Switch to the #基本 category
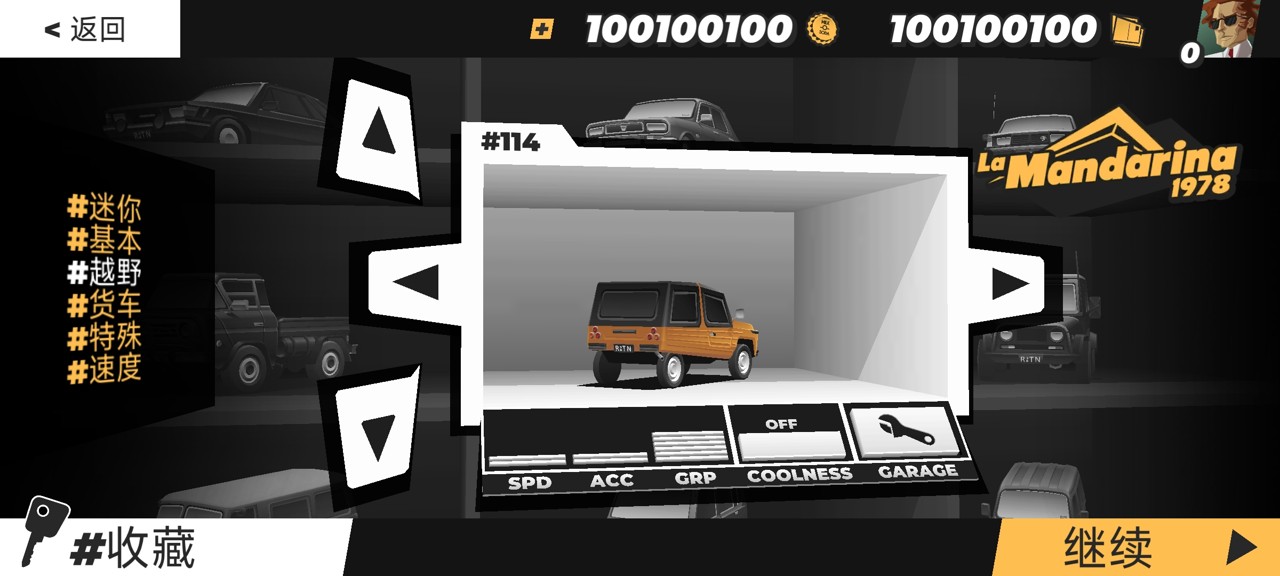 point(104,240)
